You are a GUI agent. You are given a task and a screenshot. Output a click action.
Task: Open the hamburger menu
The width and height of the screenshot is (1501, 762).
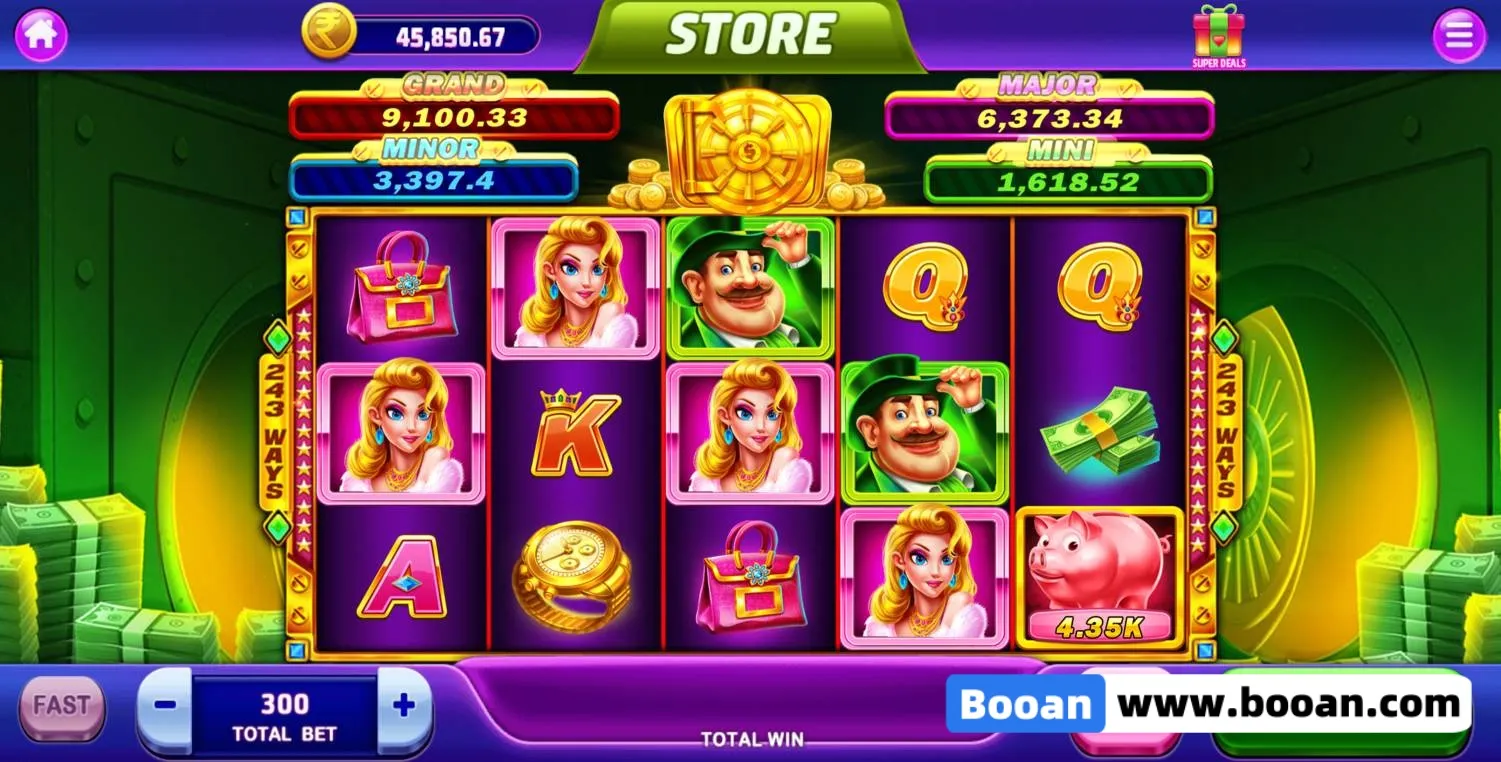pyautogui.click(x=1459, y=36)
